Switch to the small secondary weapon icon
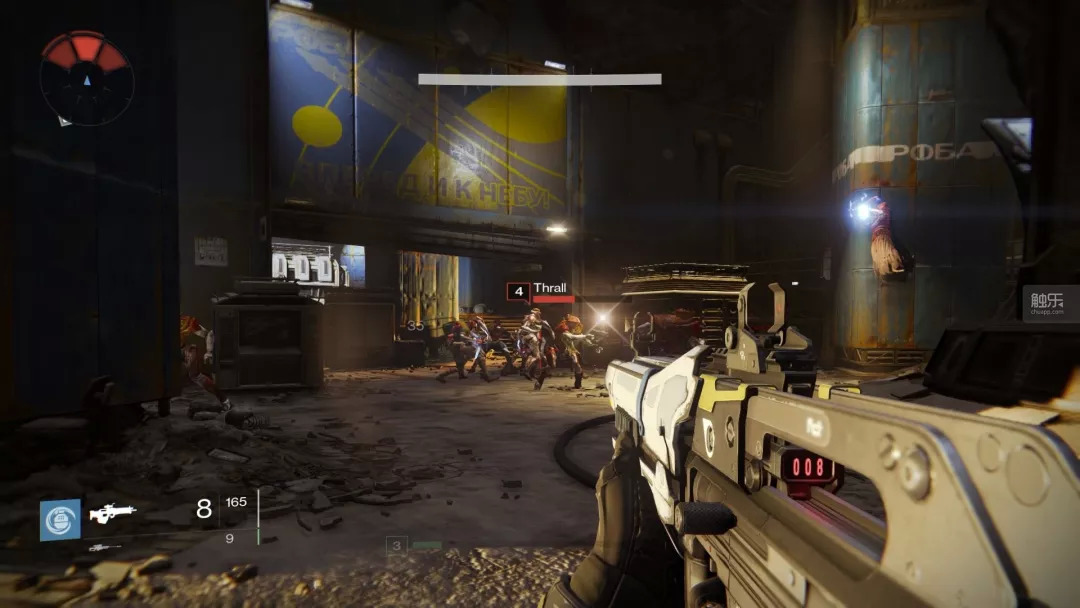Viewport: 1080px width, 608px height. (x=104, y=547)
